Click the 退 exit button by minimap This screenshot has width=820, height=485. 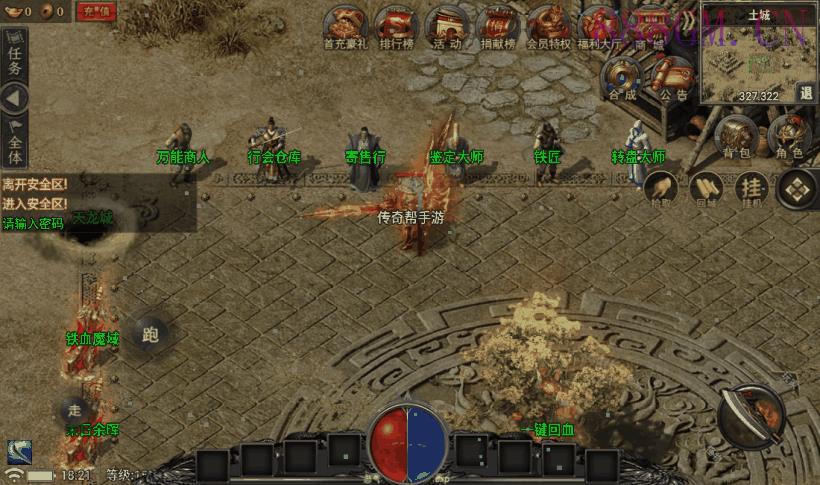(x=806, y=93)
